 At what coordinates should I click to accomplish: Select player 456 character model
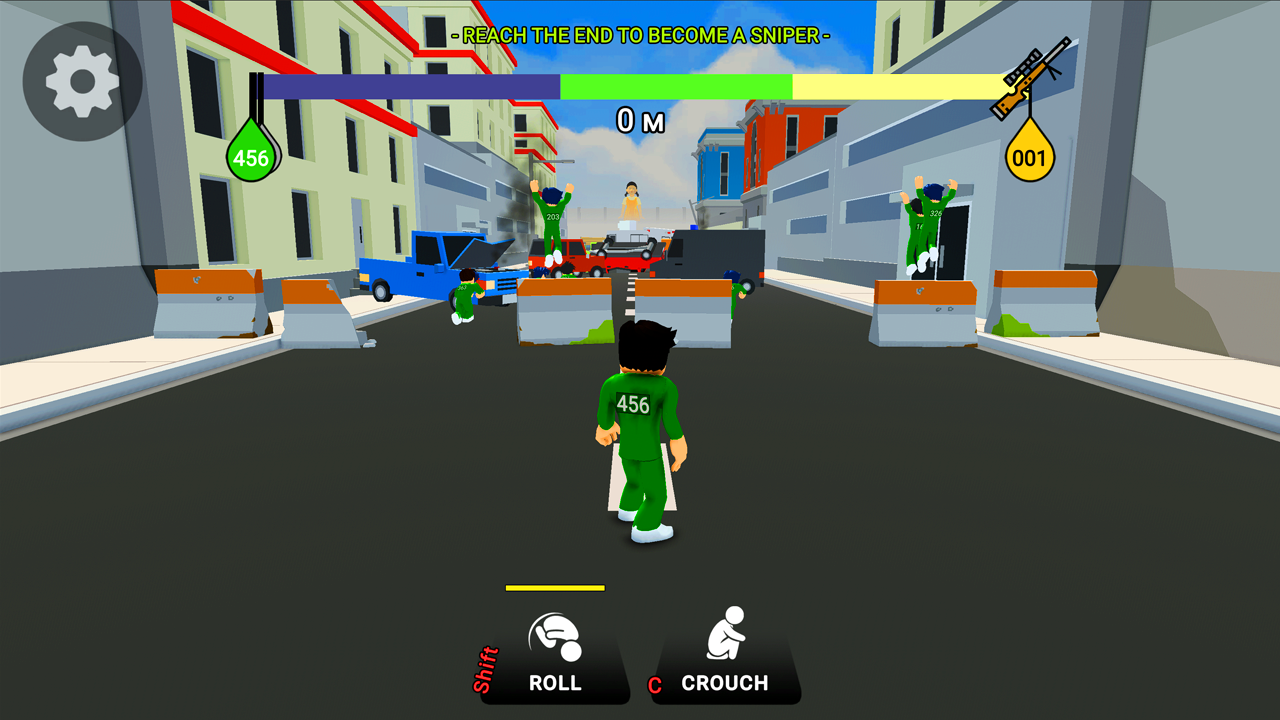point(641,420)
